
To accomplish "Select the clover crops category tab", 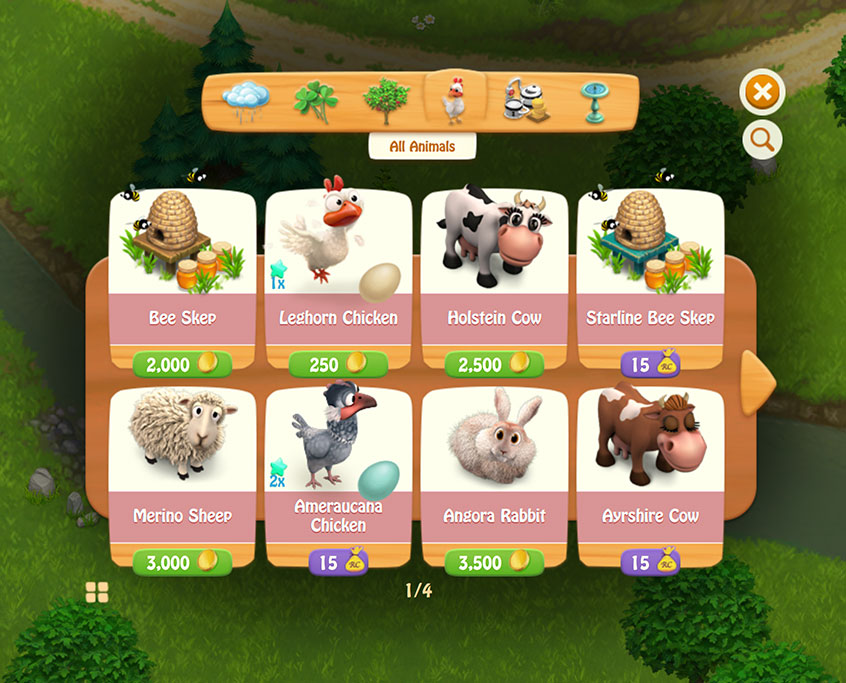I will click(x=314, y=100).
